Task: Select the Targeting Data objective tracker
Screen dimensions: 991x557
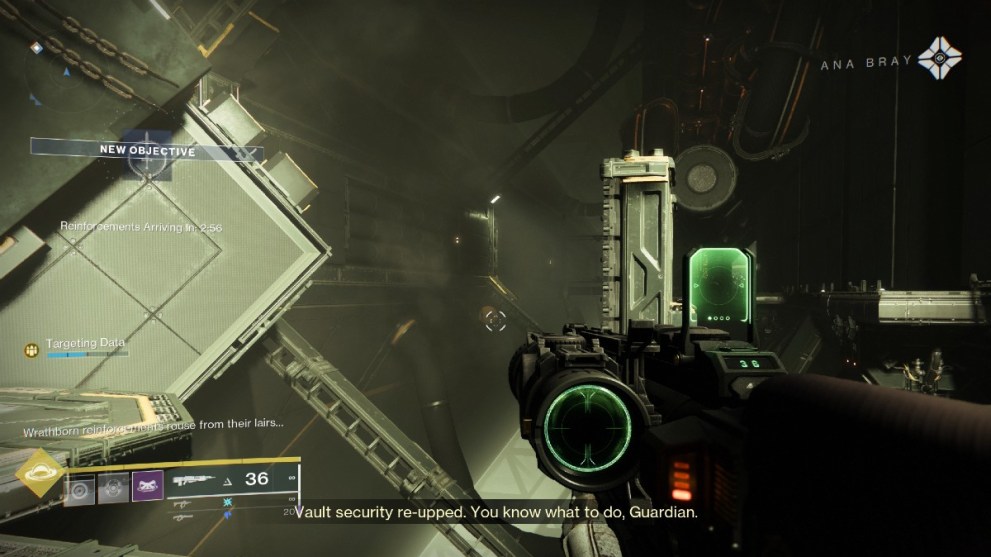Action: pos(86,348)
